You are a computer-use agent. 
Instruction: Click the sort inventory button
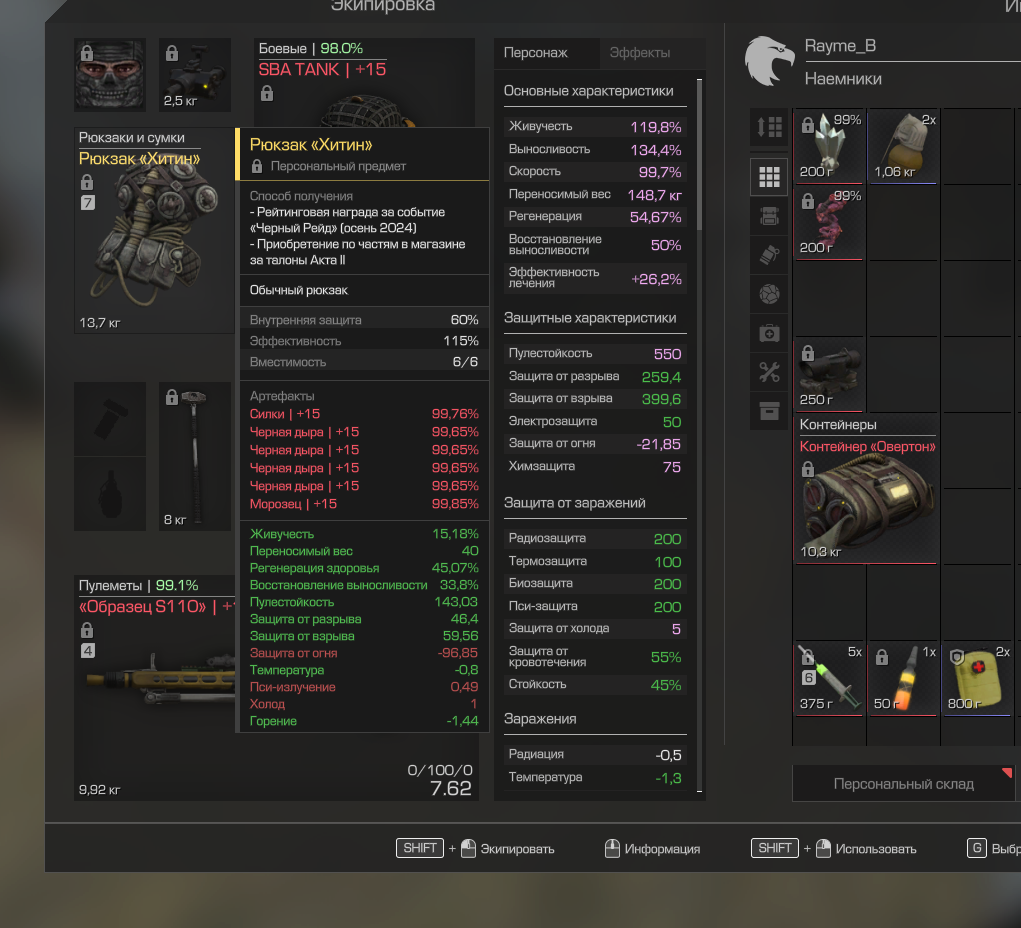click(769, 128)
